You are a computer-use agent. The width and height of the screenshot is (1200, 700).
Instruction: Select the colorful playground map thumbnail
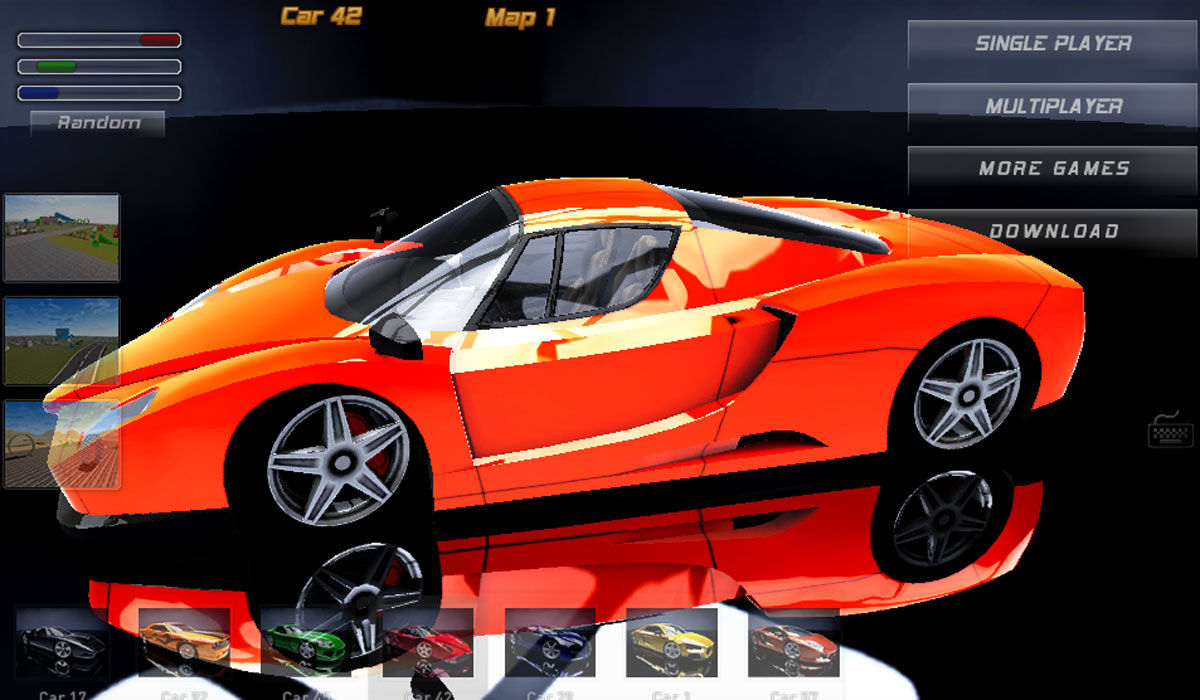pyautogui.click(x=62, y=238)
